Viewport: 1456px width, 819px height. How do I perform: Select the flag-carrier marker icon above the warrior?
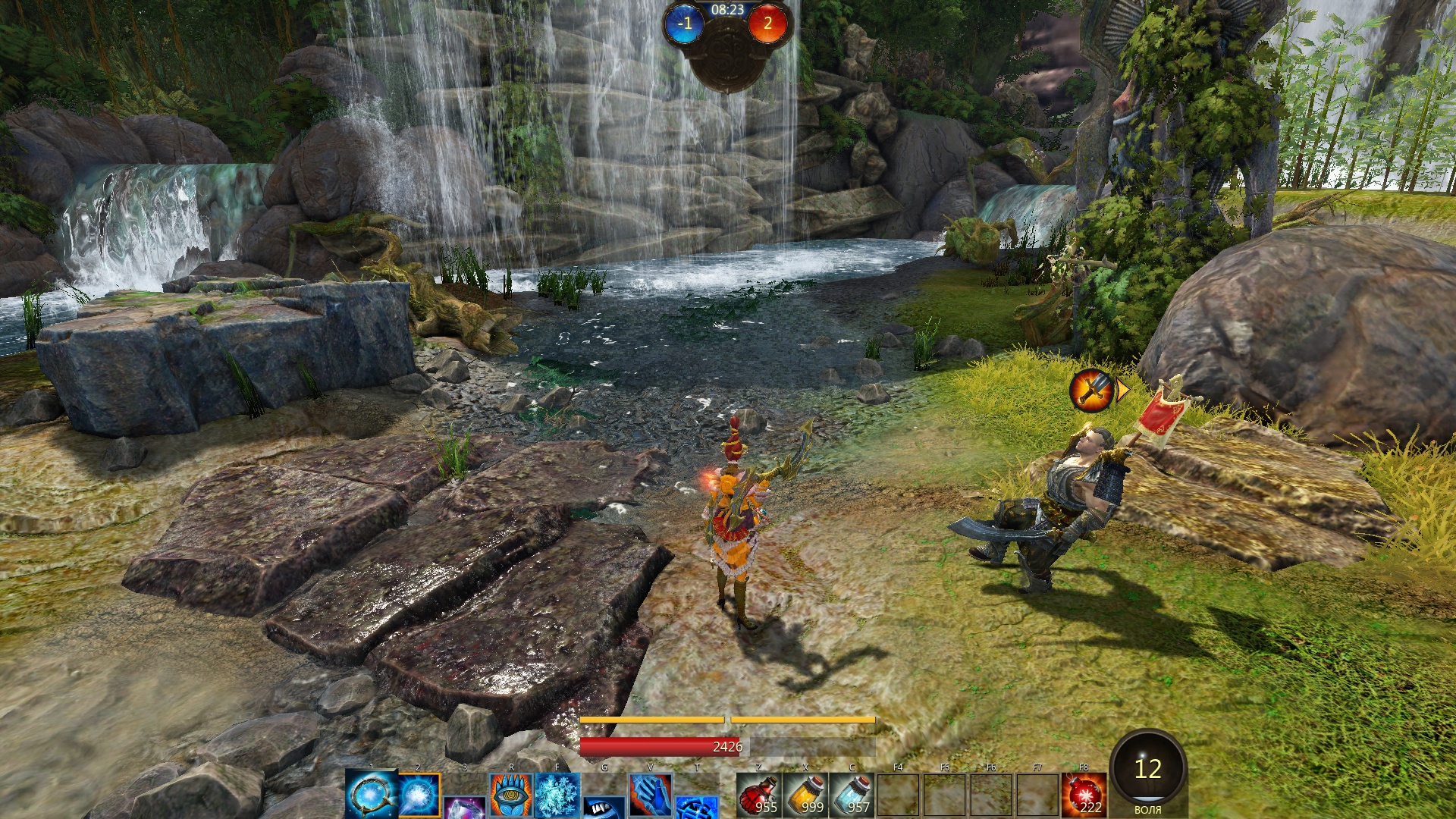(1090, 390)
